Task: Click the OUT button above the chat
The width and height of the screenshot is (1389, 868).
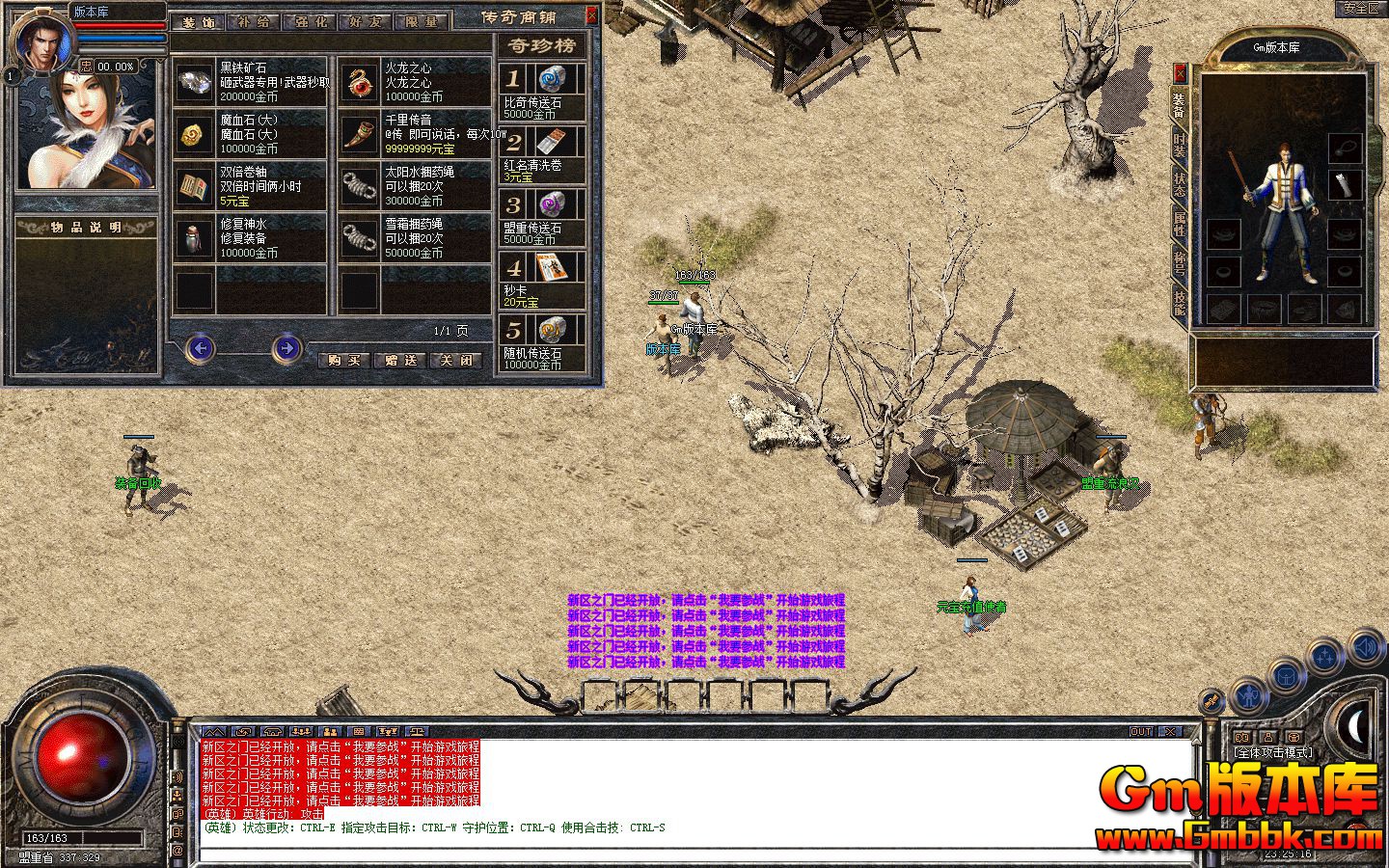Action: click(1141, 732)
